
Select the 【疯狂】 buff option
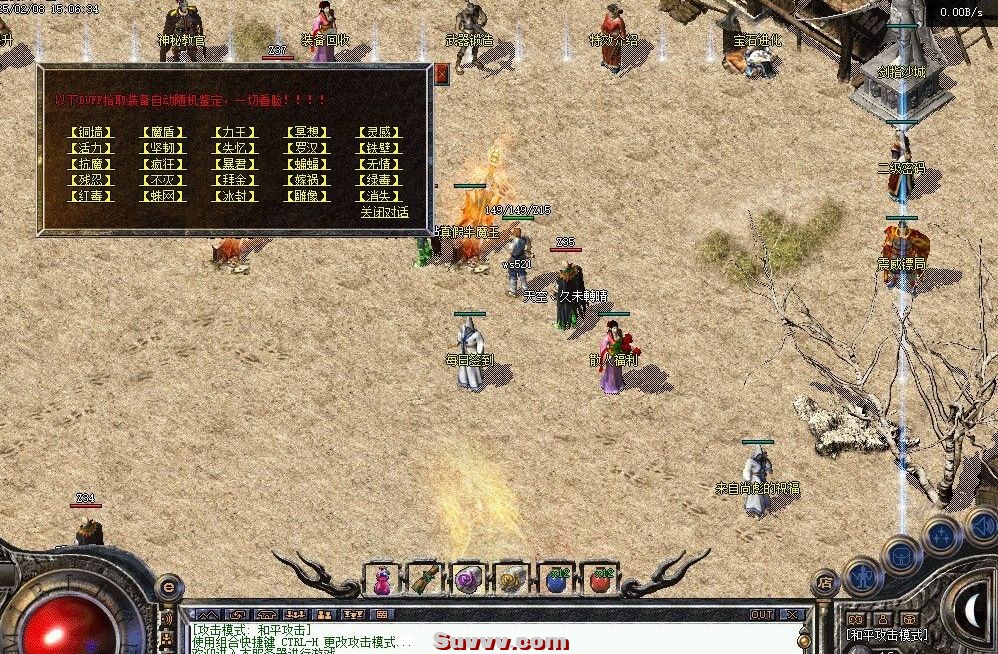pyautogui.click(x=163, y=164)
